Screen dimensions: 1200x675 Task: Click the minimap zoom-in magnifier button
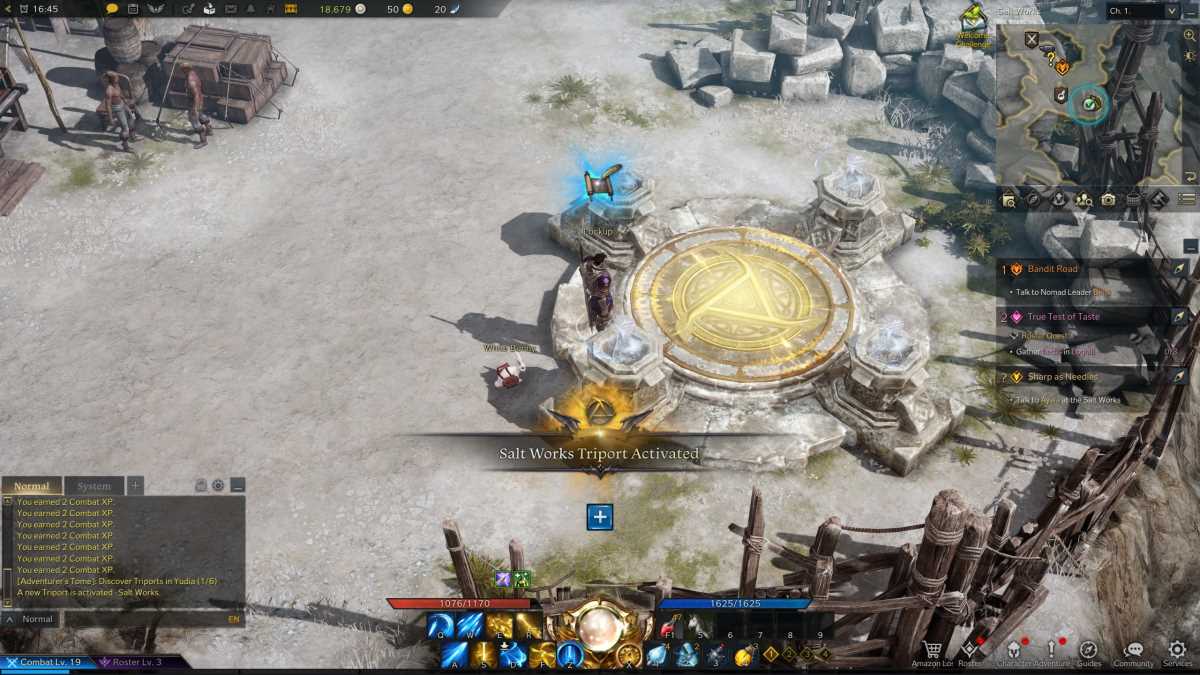tap(1189, 35)
